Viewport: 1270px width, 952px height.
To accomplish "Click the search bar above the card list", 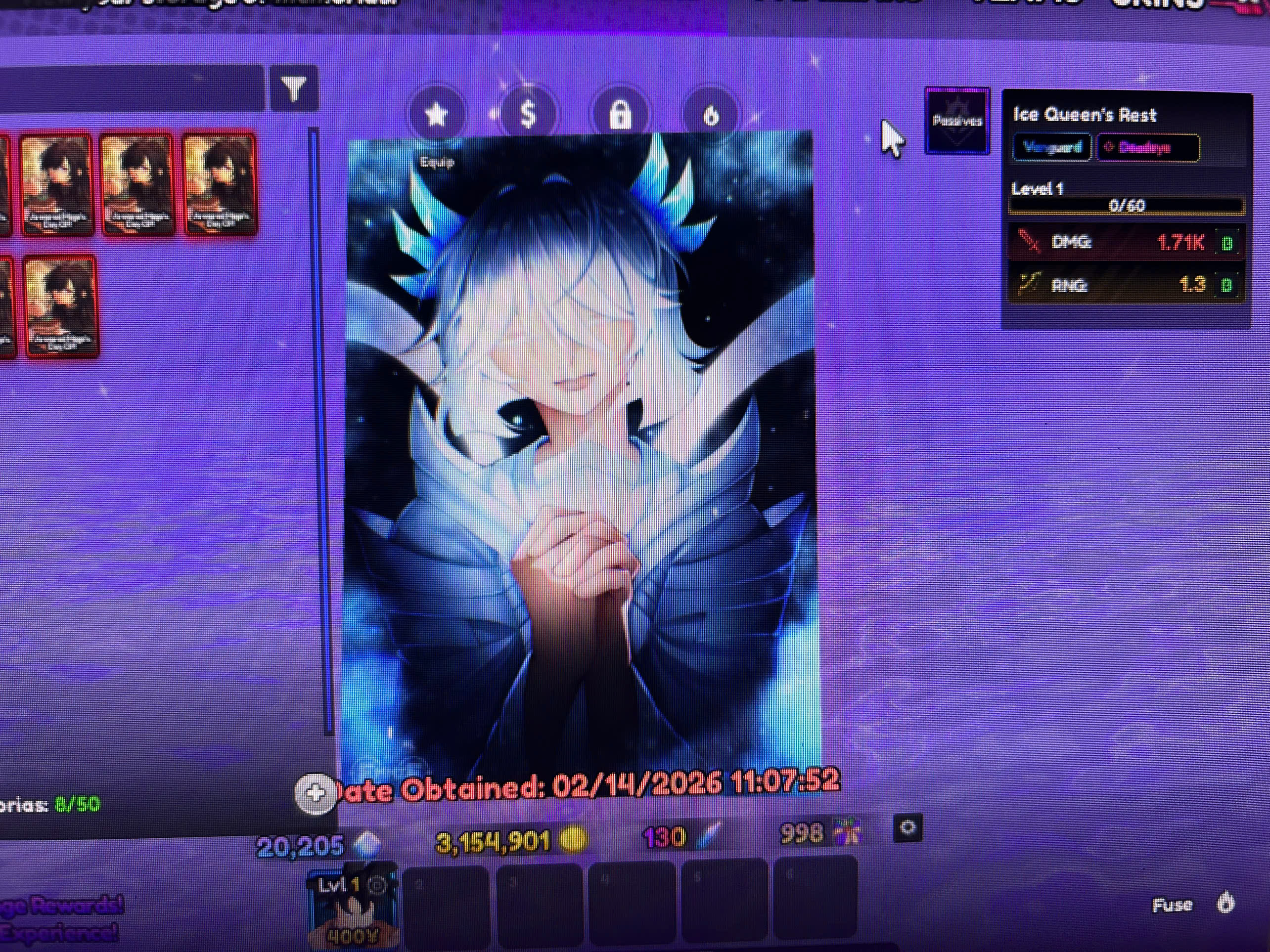I will point(132,89).
